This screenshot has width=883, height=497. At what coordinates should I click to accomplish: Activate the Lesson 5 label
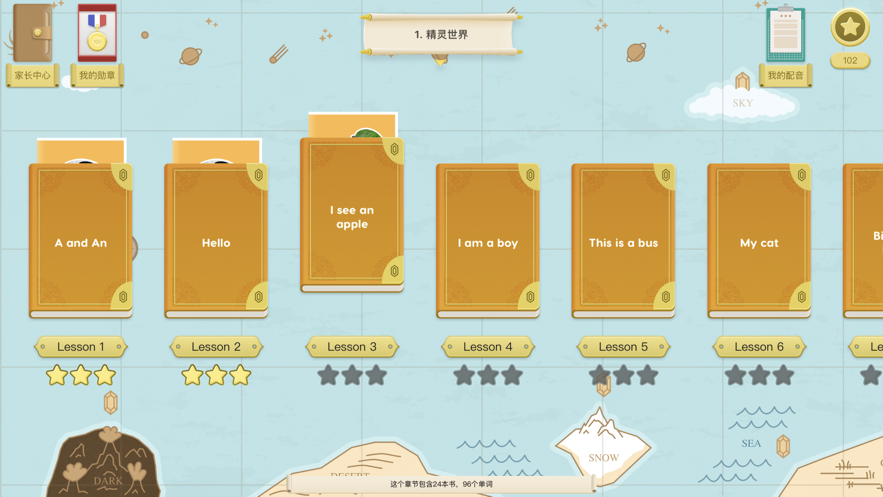(x=623, y=347)
